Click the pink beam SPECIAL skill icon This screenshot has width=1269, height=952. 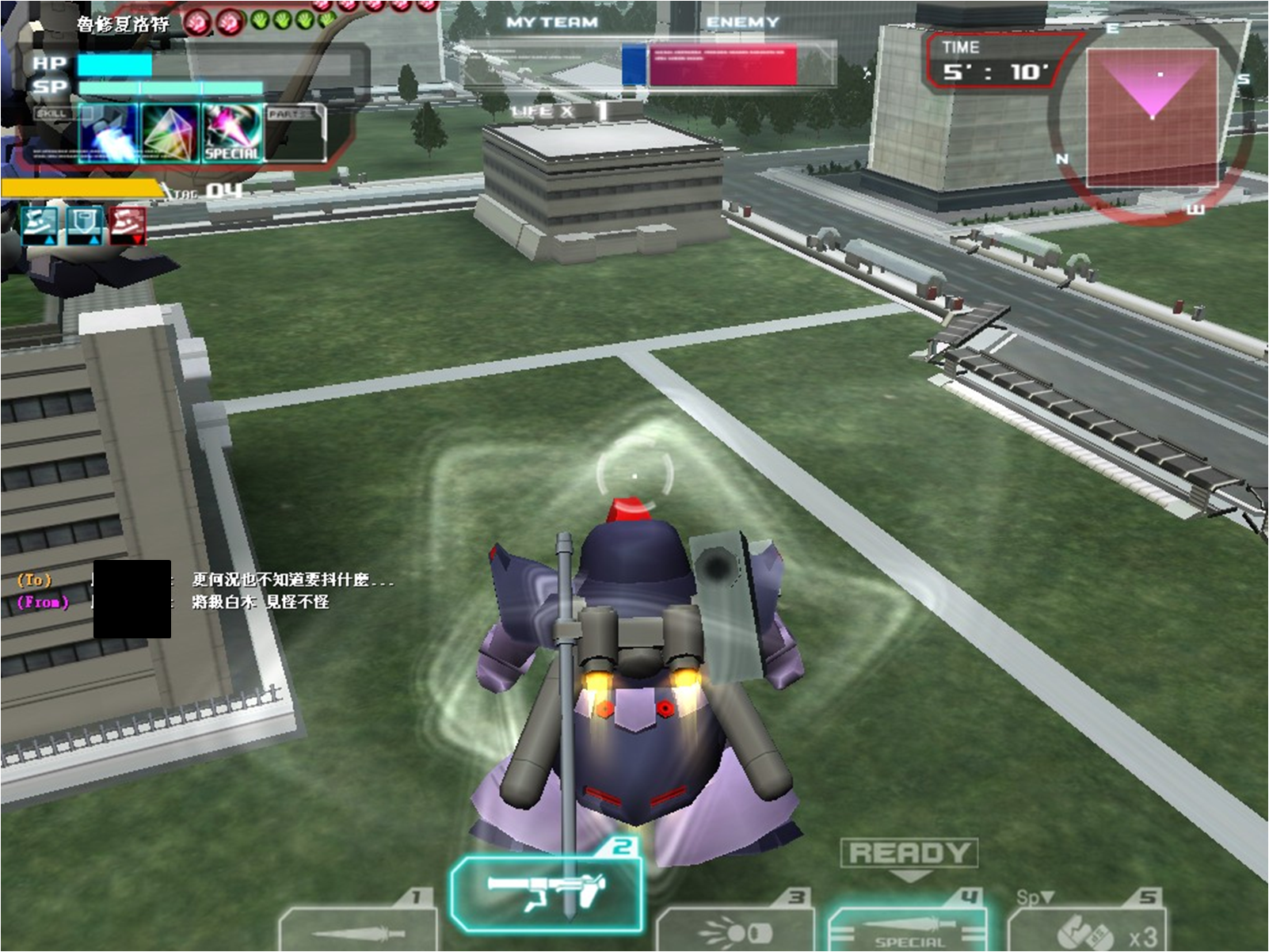(x=231, y=132)
